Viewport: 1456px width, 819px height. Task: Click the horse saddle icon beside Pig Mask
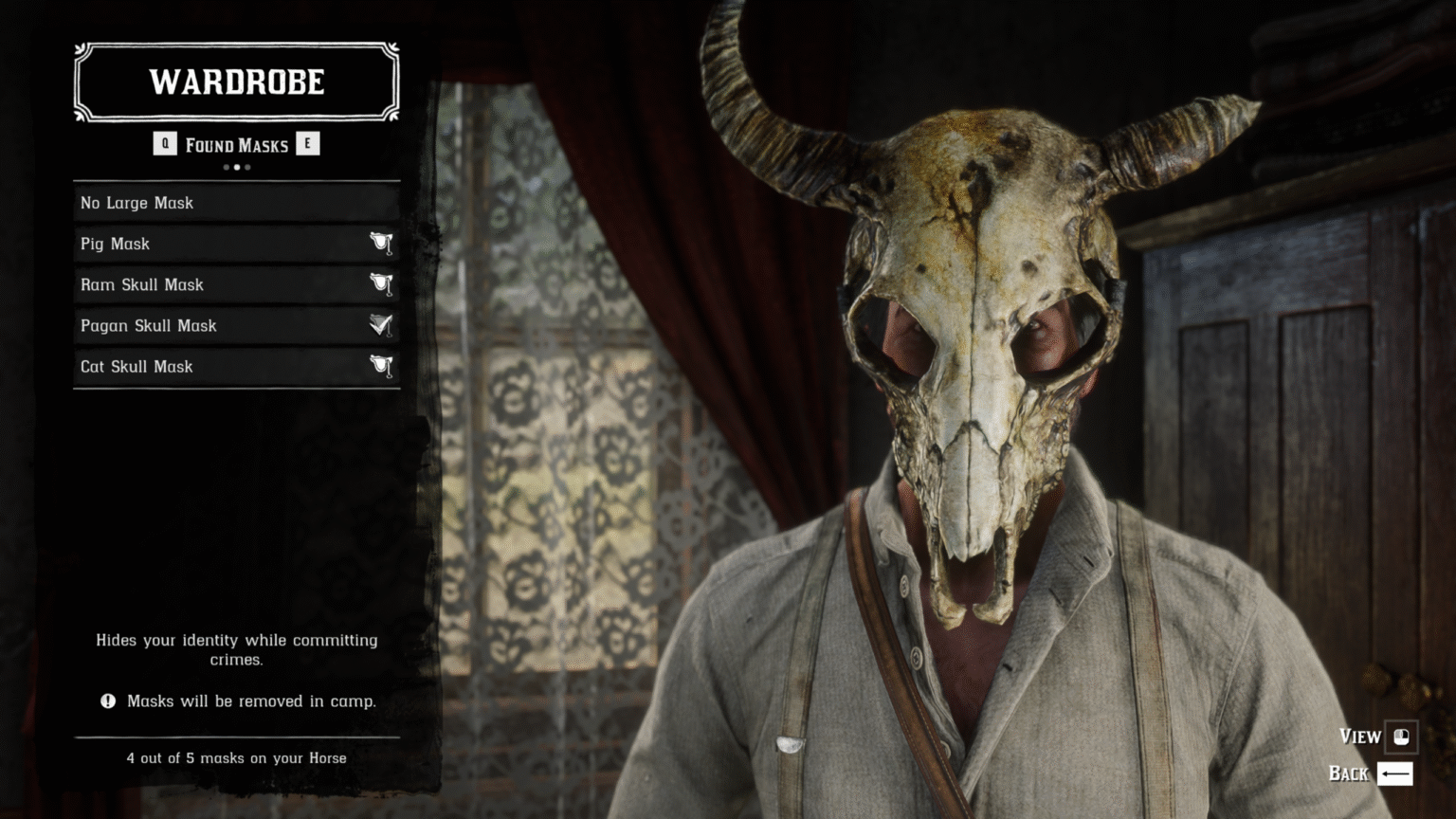tap(381, 244)
